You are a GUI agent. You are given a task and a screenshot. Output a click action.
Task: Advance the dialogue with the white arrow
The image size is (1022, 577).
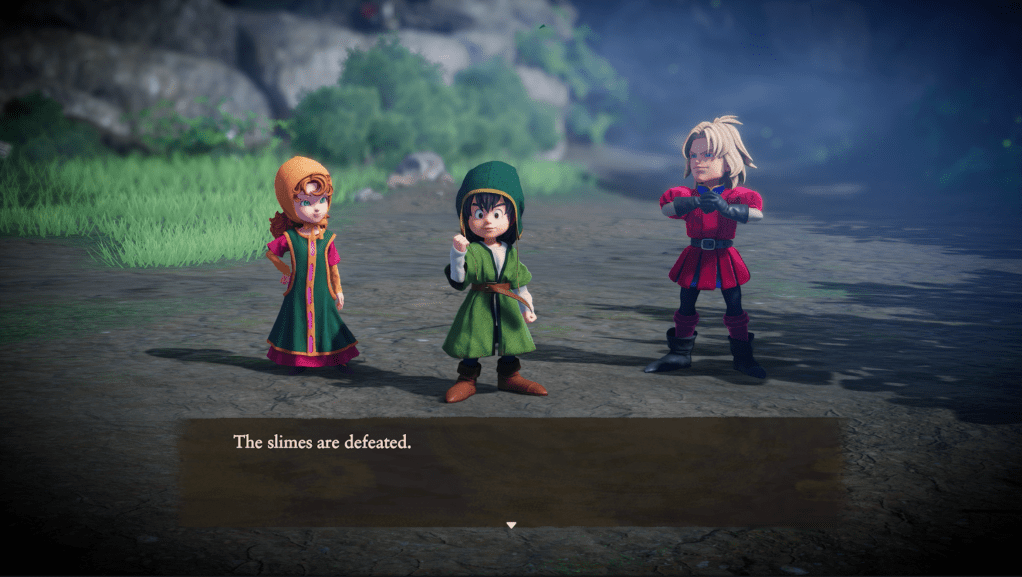pos(511,525)
